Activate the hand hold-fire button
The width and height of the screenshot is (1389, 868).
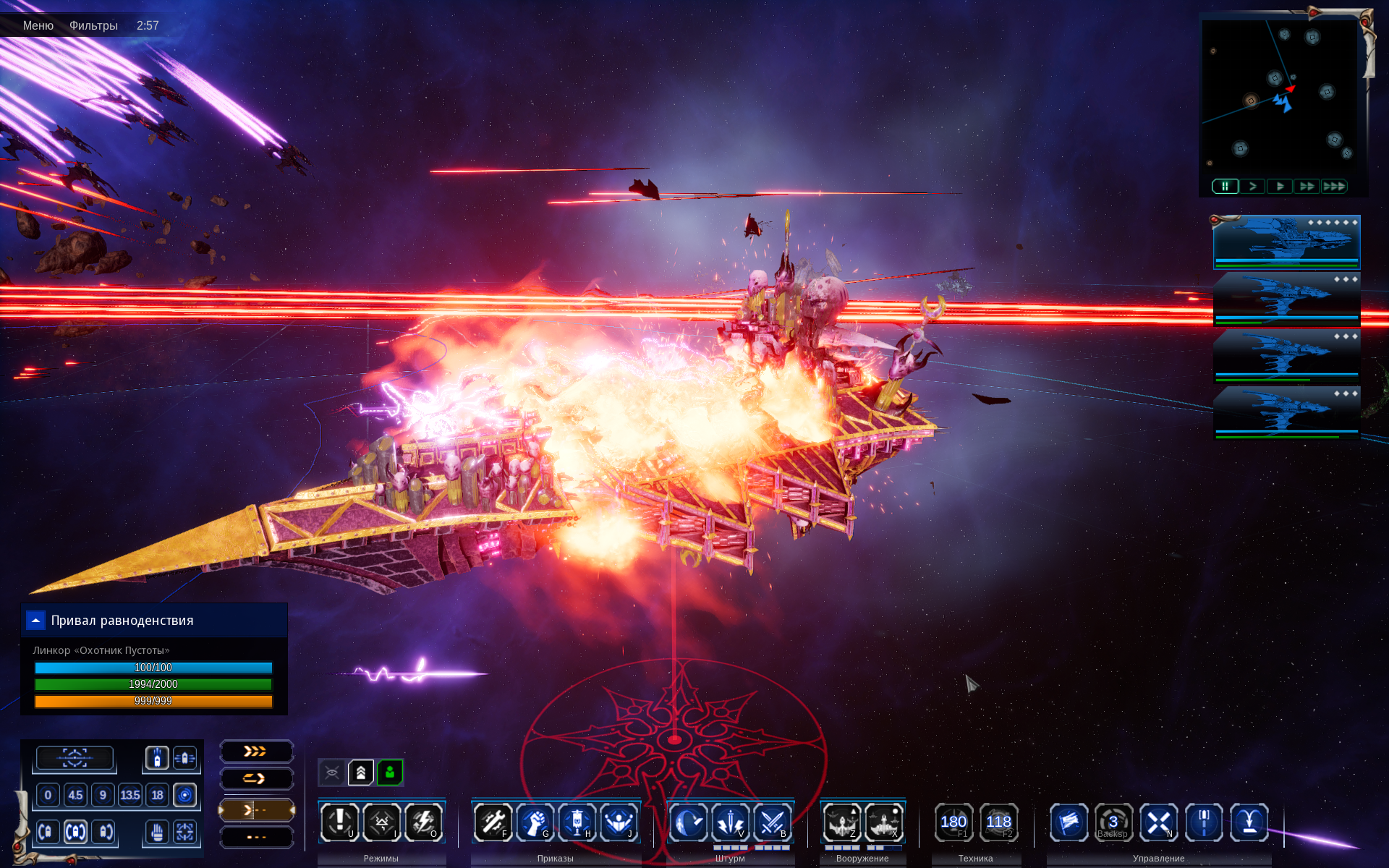(157, 832)
